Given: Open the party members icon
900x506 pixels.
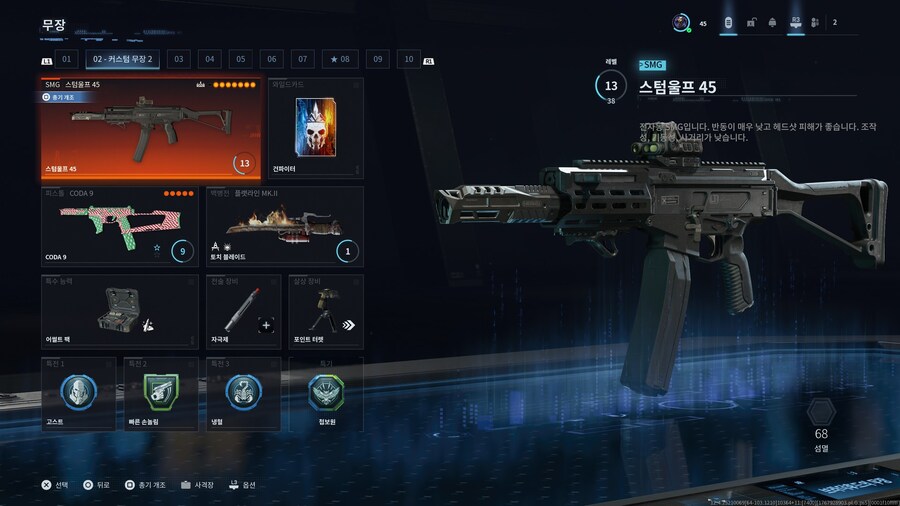Looking at the screenshot, I should point(815,22).
